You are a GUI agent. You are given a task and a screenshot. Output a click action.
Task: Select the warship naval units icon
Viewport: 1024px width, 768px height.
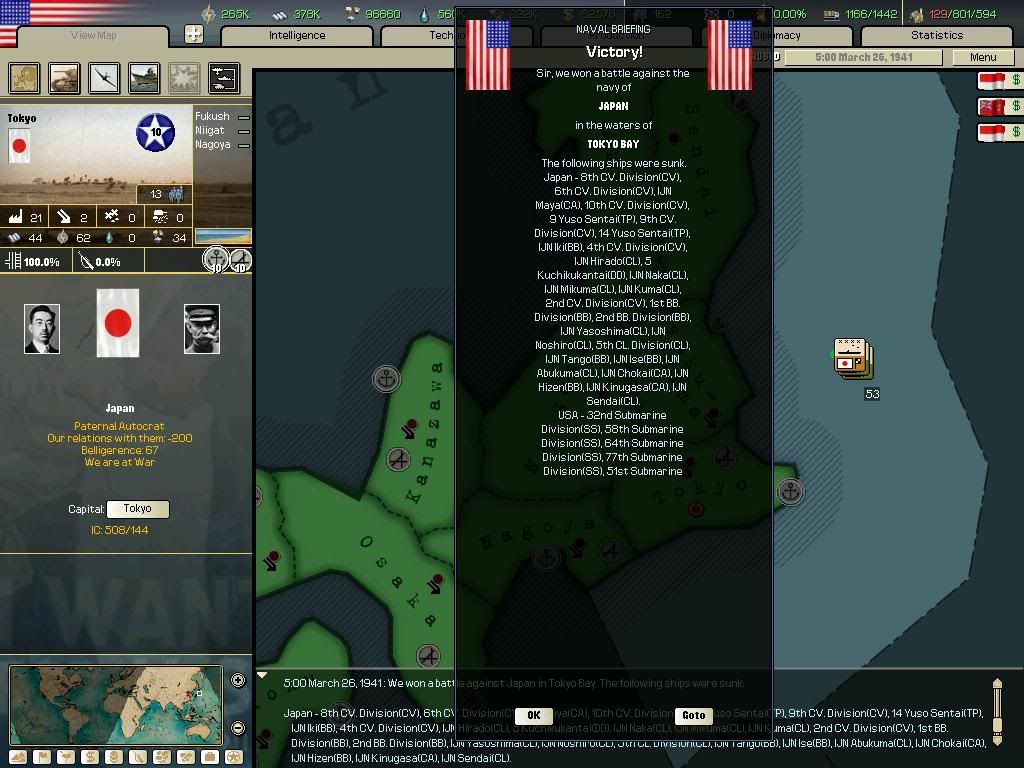coord(144,77)
